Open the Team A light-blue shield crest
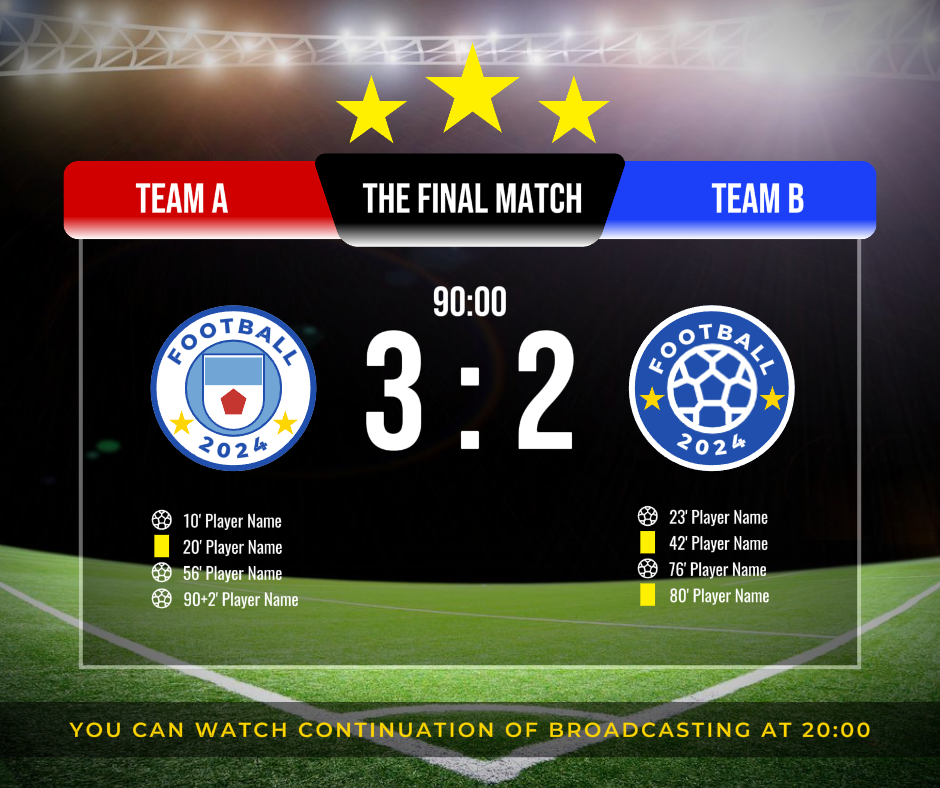Screen dimensions: 940x788 point(233,388)
